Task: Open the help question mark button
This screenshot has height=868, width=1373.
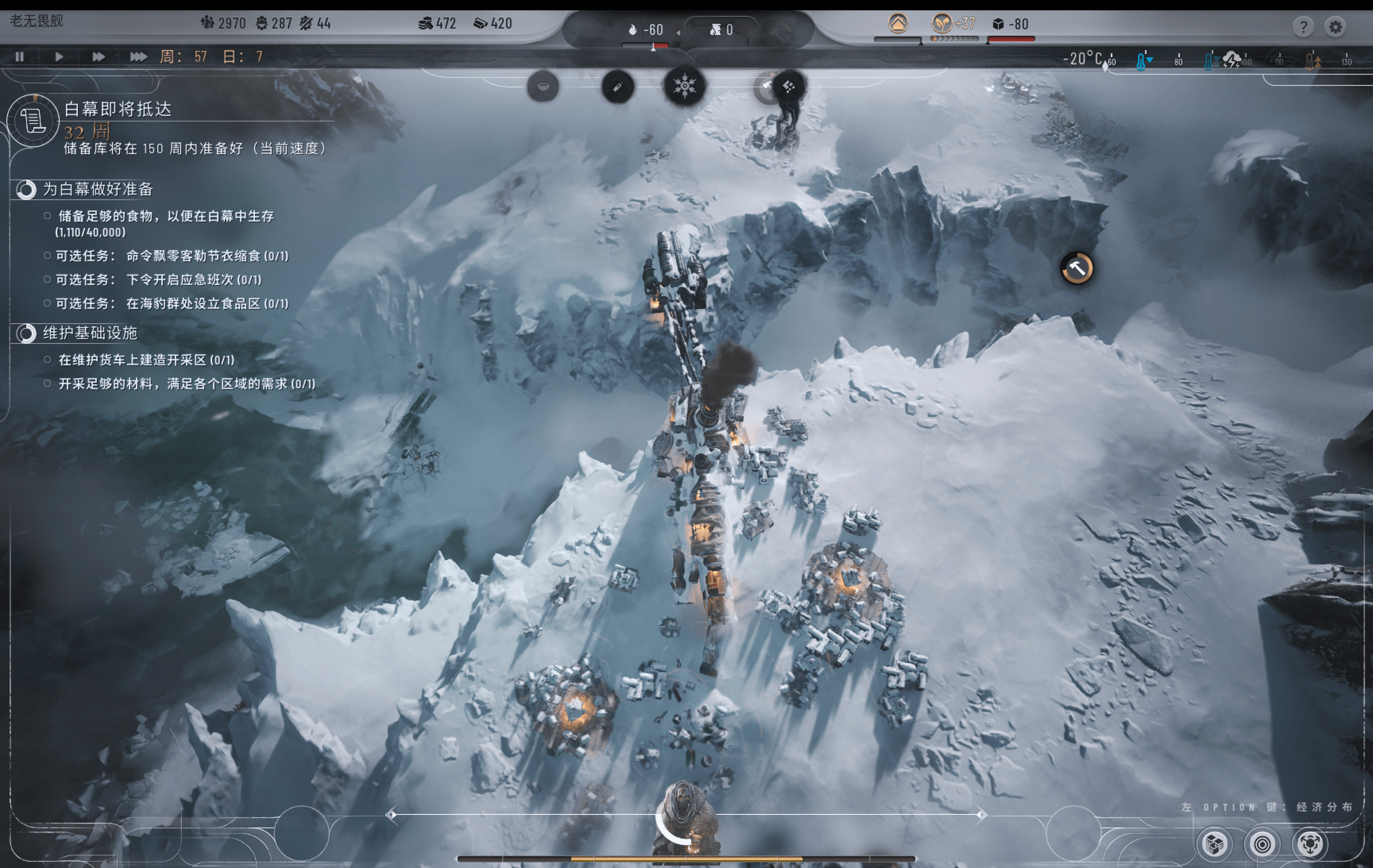Action: pyautogui.click(x=1303, y=27)
